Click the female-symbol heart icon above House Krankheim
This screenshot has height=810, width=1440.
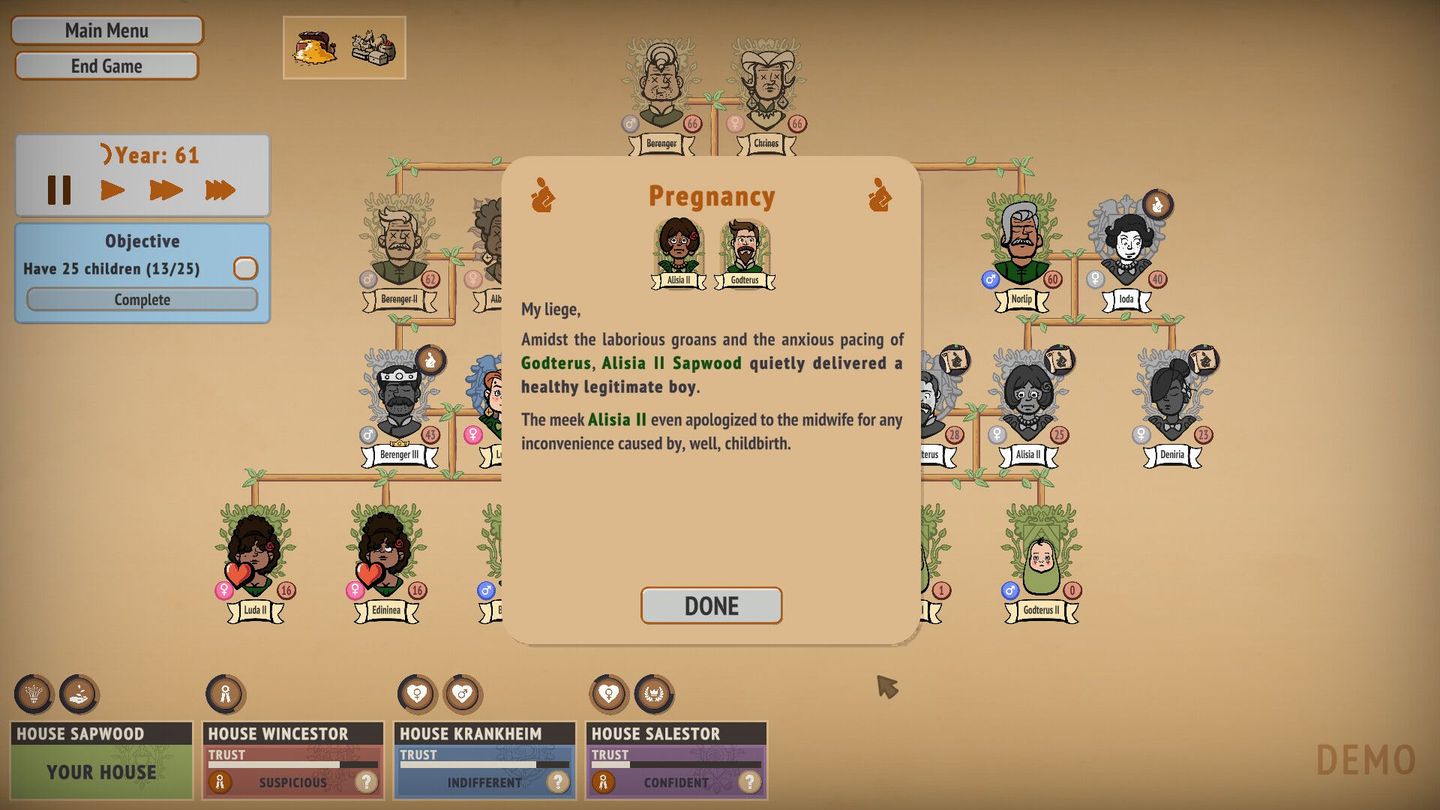(418, 693)
